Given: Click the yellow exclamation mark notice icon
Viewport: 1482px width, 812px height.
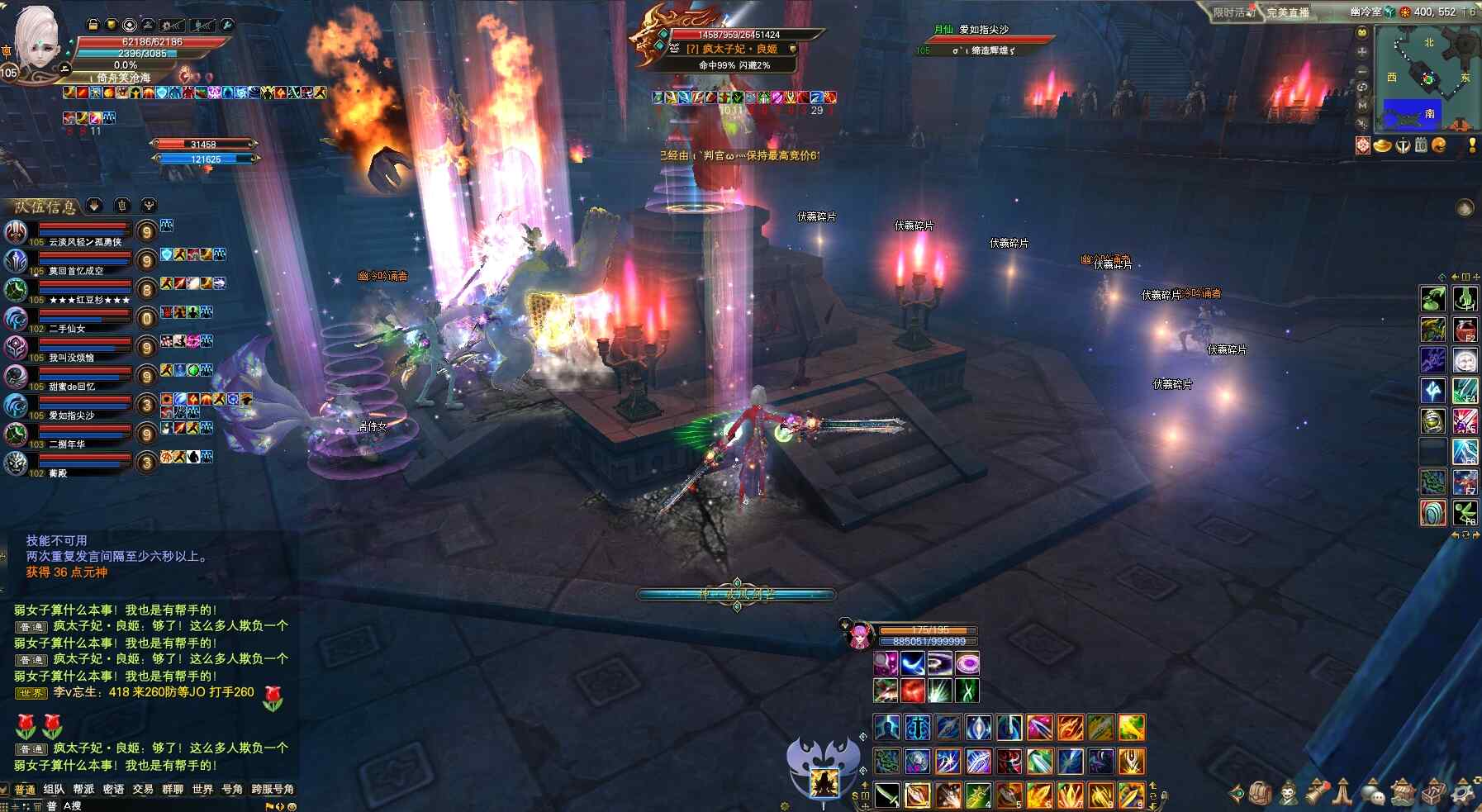Looking at the screenshot, I should click(x=1471, y=146).
